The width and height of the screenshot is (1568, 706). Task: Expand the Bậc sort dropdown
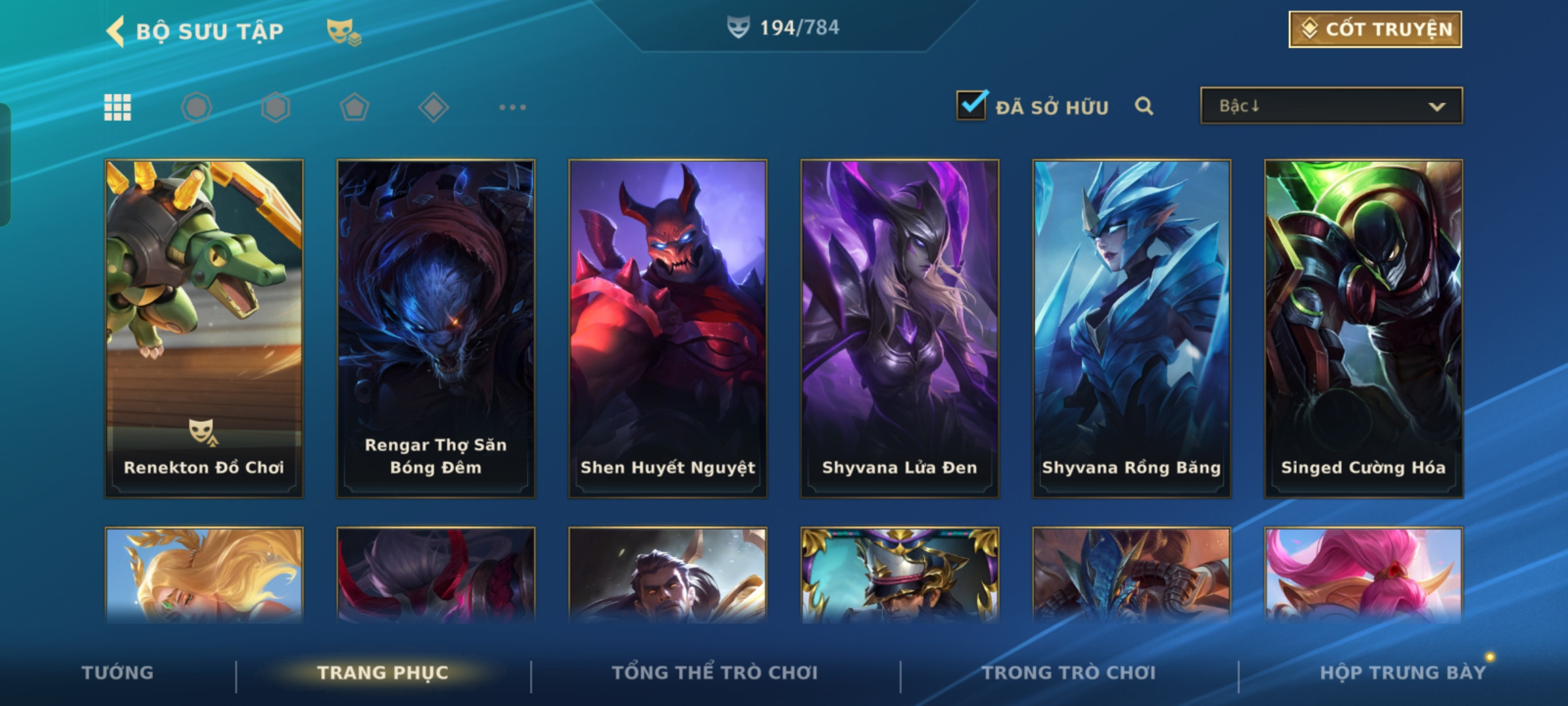click(x=1331, y=106)
